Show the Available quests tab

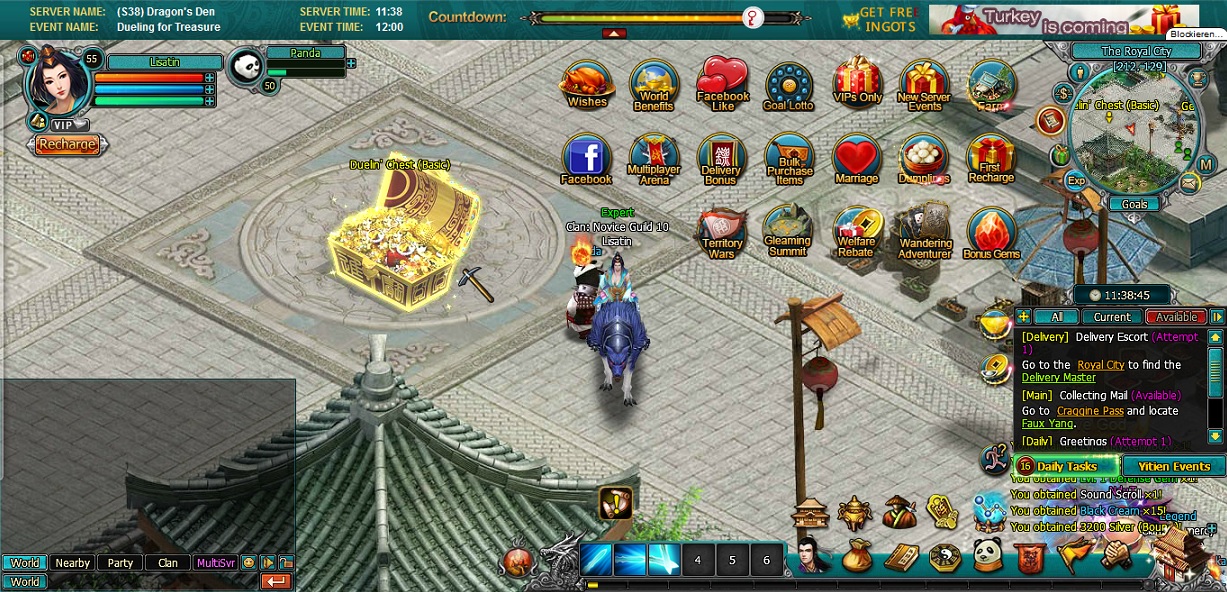click(x=1176, y=317)
